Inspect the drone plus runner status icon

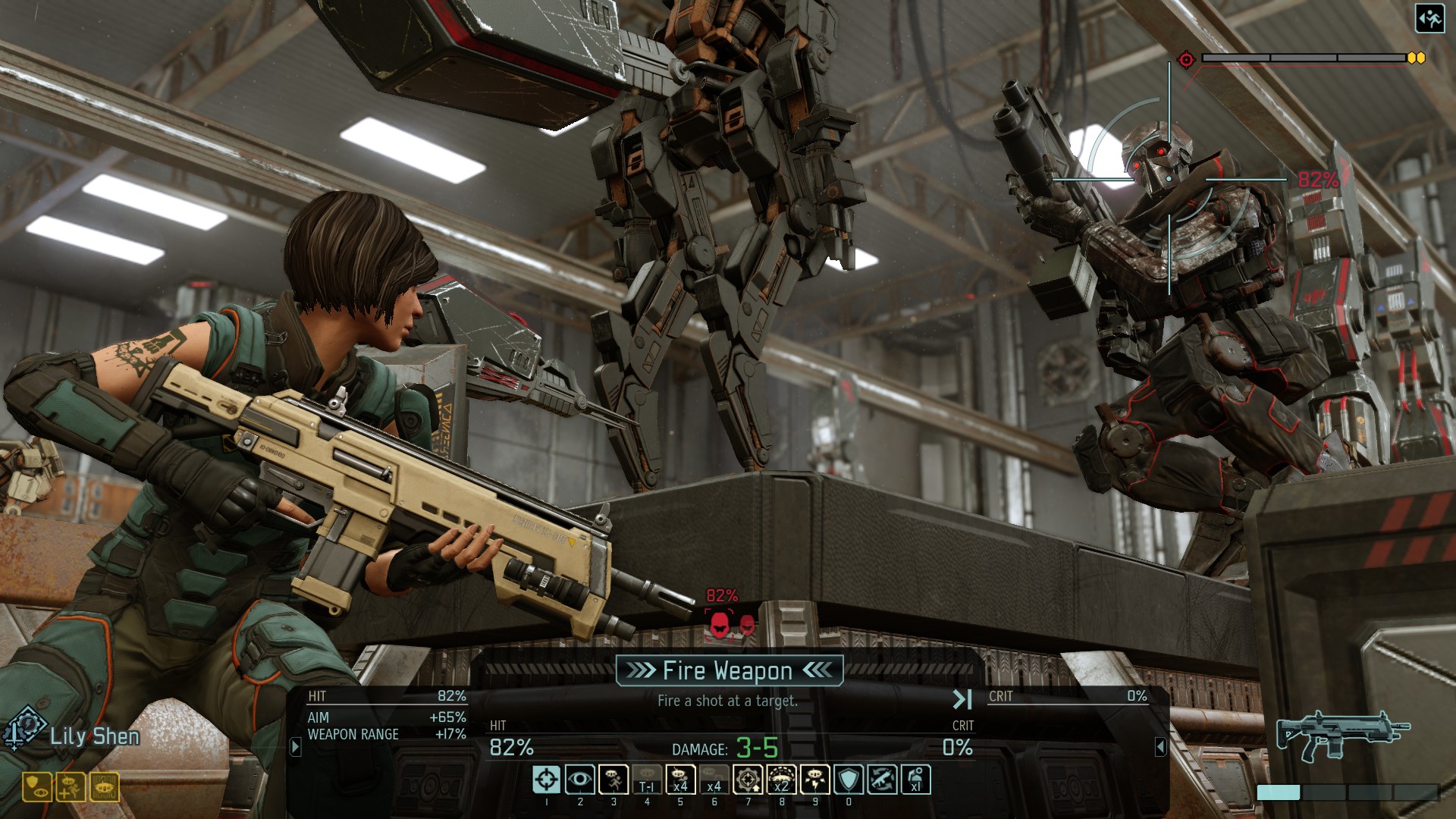(x=71, y=787)
